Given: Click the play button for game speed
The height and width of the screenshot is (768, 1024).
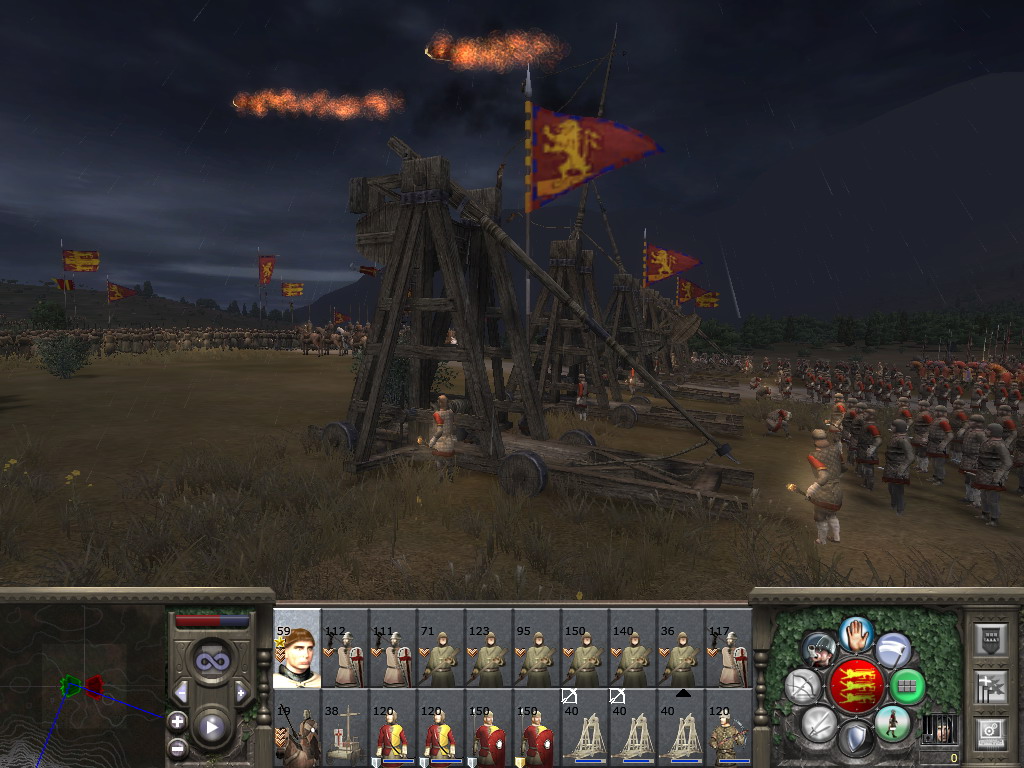Looking at the screenshot, I should pos(211,727).
